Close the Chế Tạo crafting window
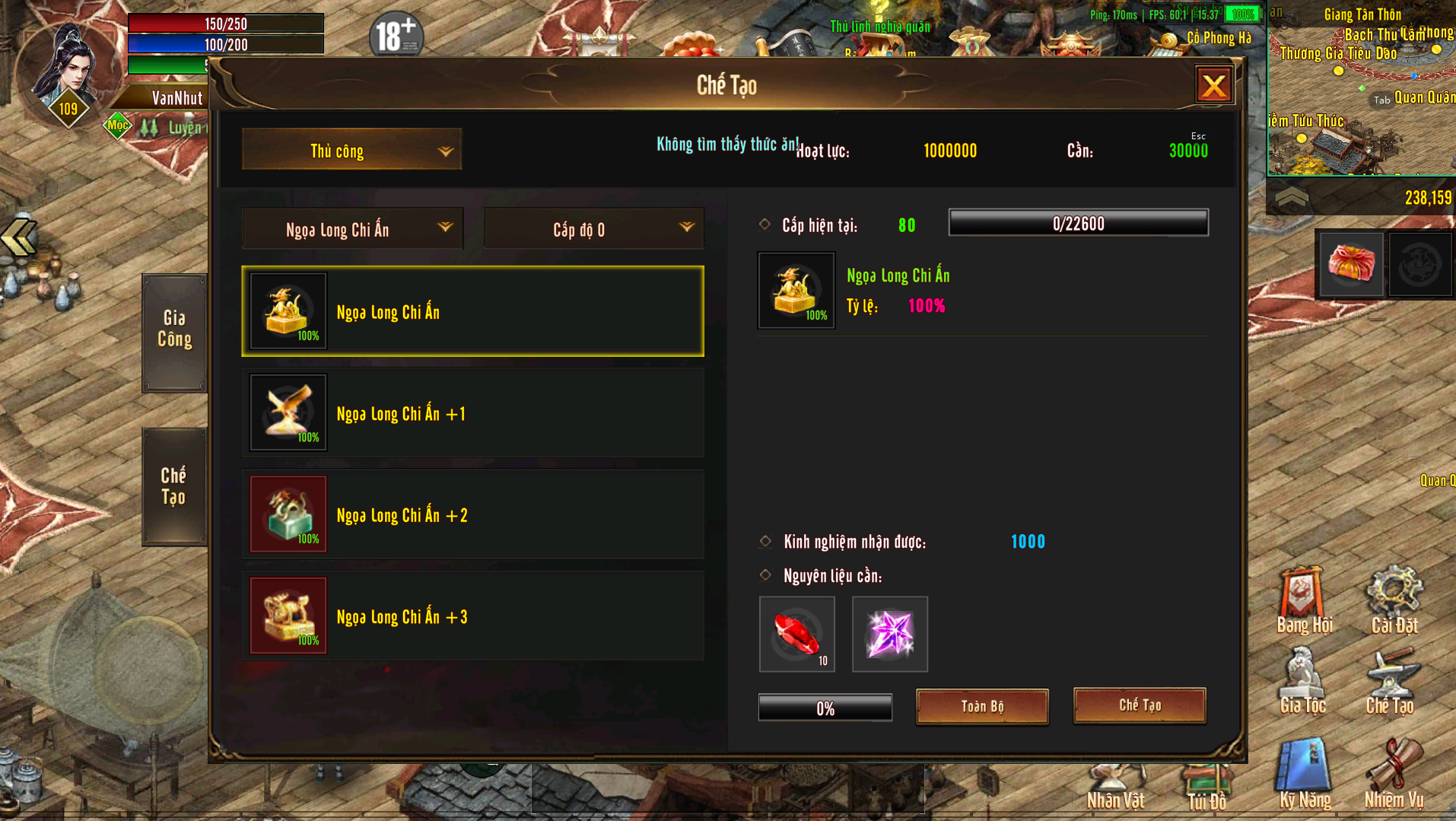 (x=1213, y=85)
